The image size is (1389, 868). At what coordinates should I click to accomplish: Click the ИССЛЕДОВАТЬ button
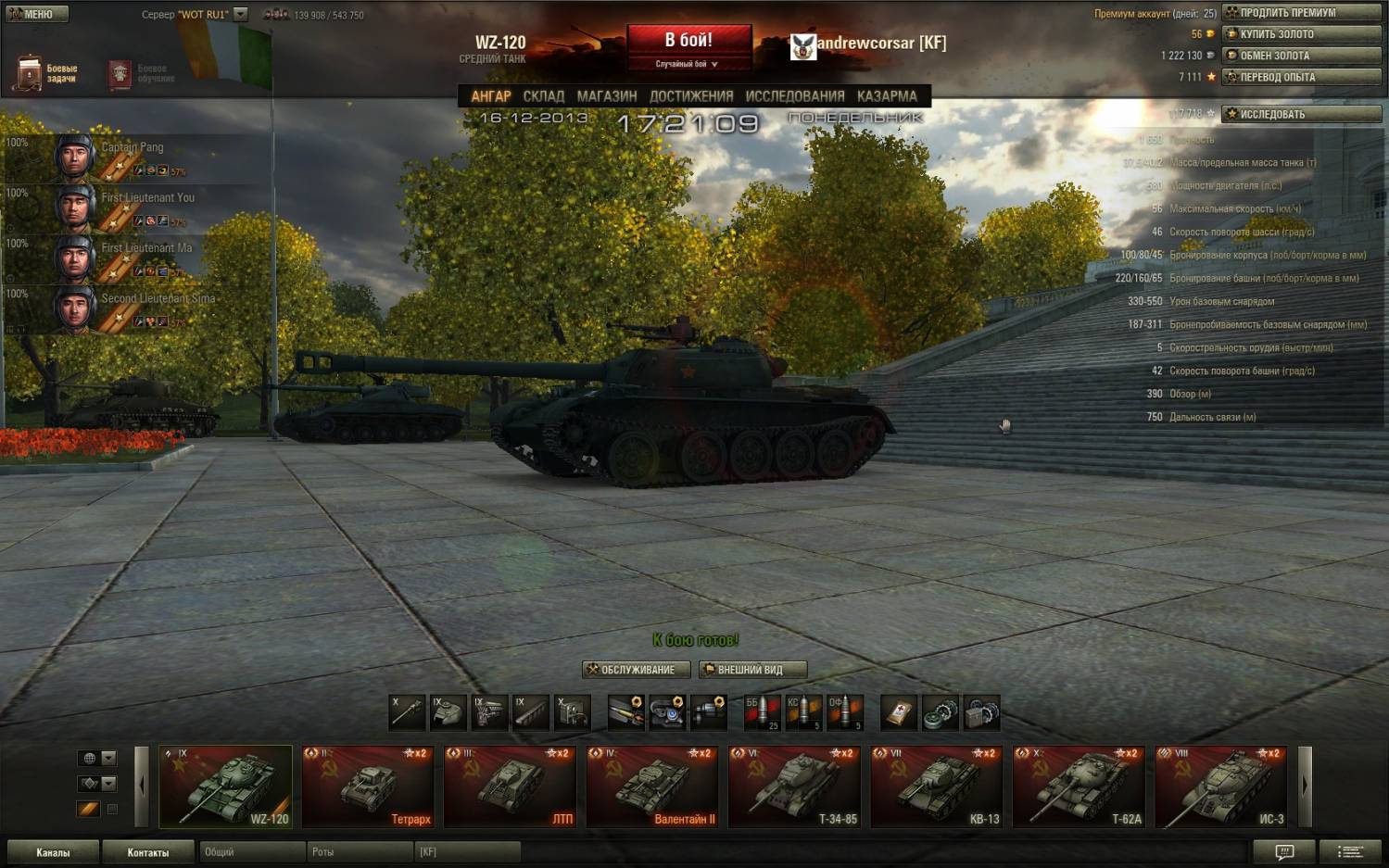pyautogui.click(x=1301, y=114)
